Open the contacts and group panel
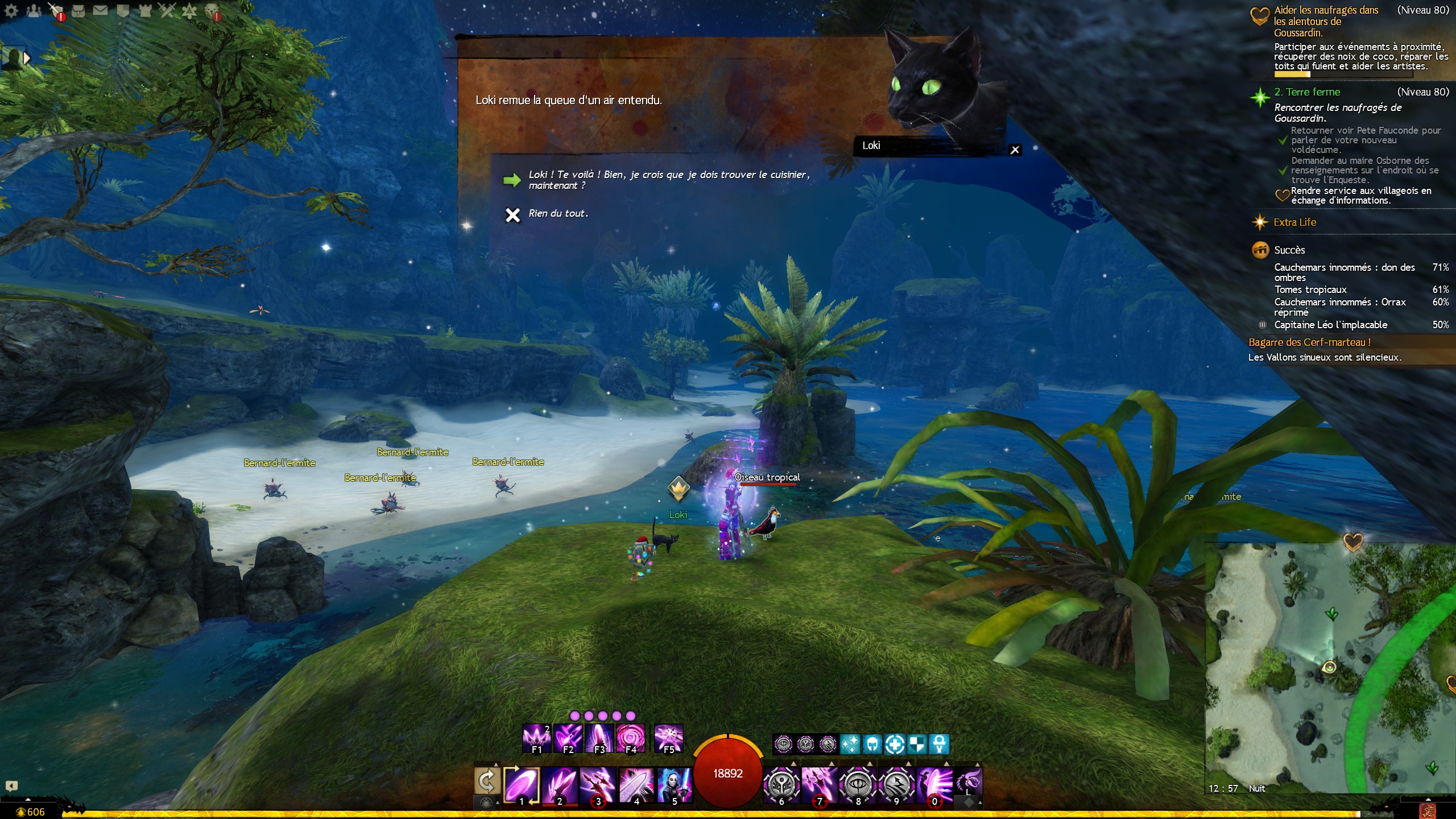Viewport: 1456px width, 819px height. click(x=34, y=10)
